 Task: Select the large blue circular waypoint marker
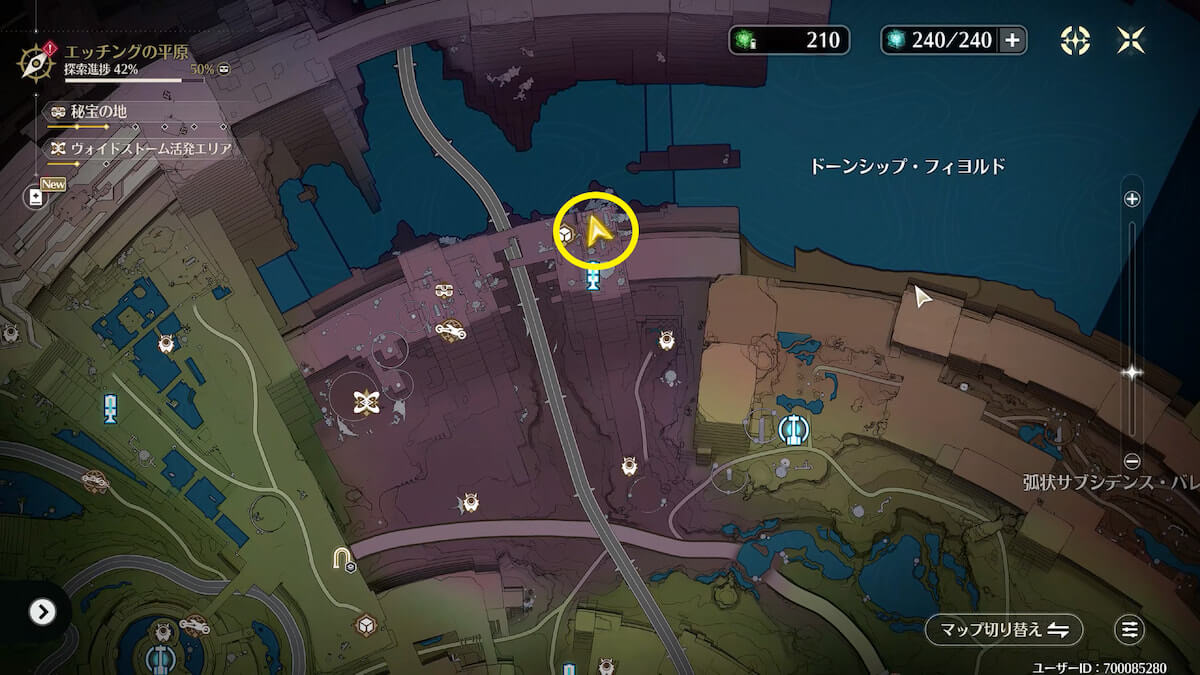point(794,430)
